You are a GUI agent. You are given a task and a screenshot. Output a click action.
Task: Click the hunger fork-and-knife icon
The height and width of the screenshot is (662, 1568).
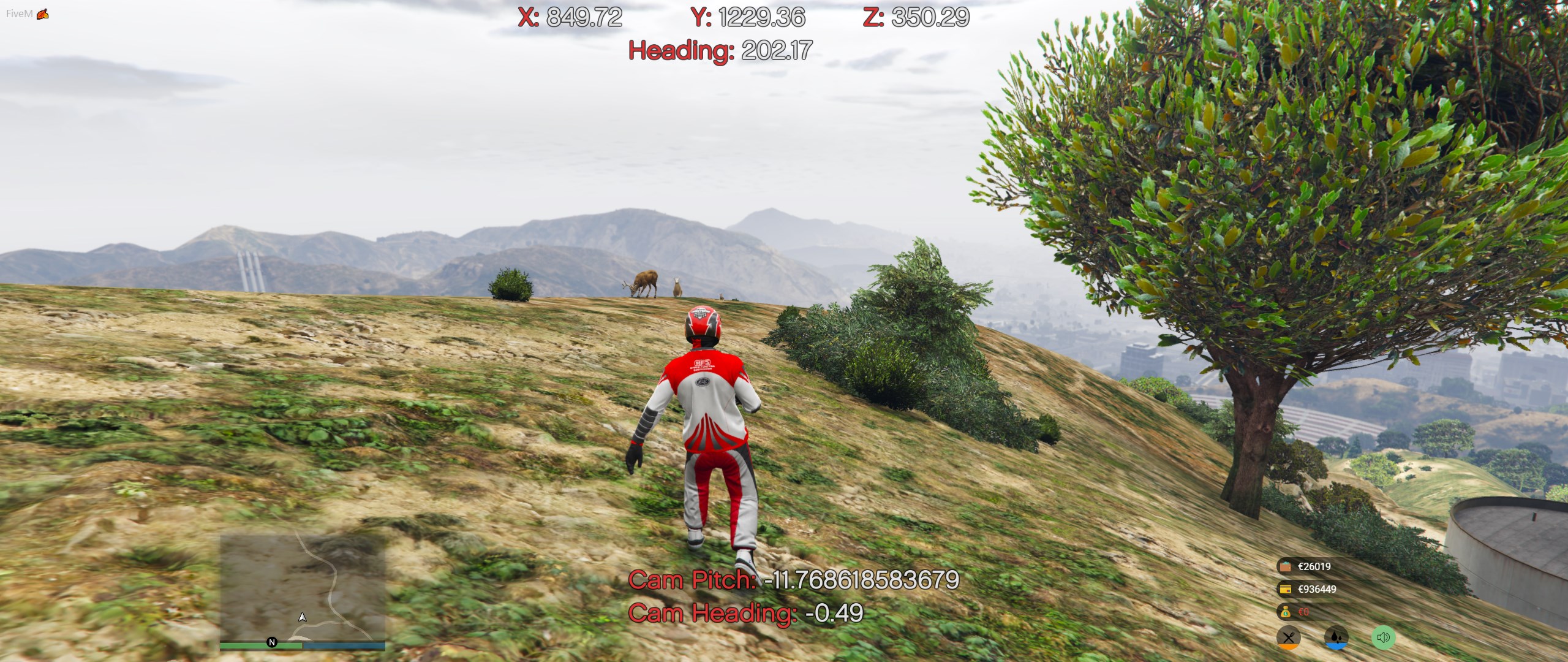point(1289,637)
